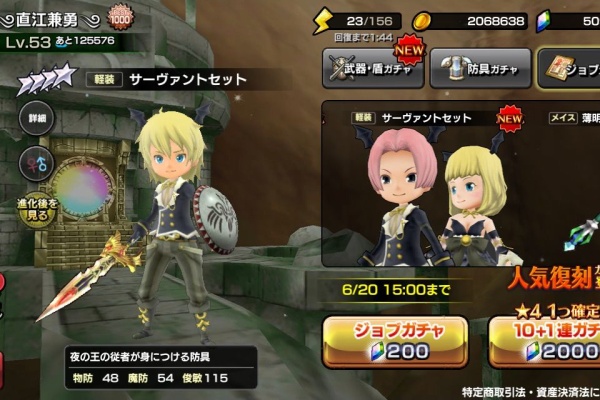This screenshot has height=400, width=600.
Task: Select the ジョブ gacha tab with book icon
Action: tap(568, 68)
